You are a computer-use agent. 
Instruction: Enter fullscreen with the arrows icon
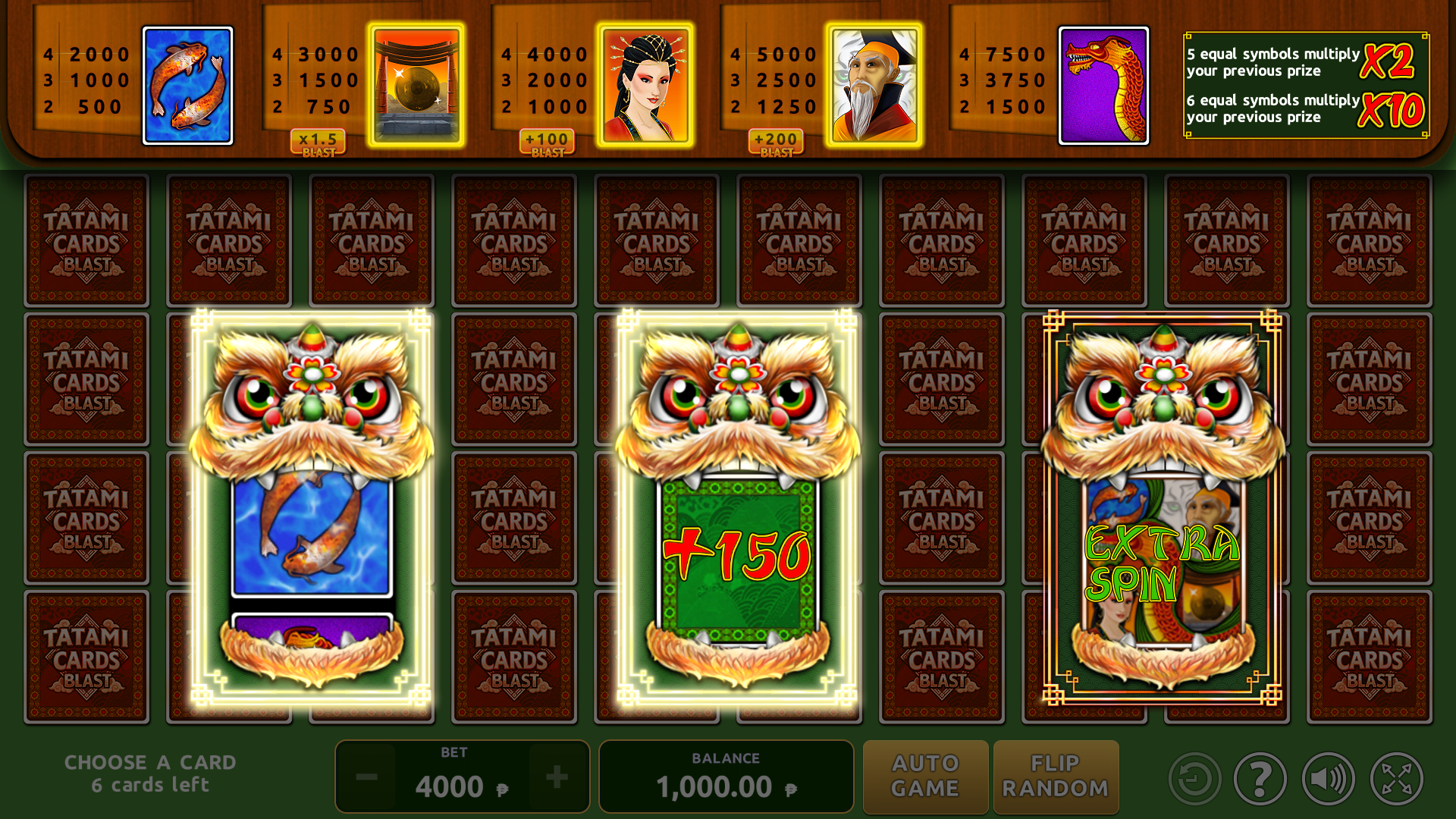(x=1396, y=779)
